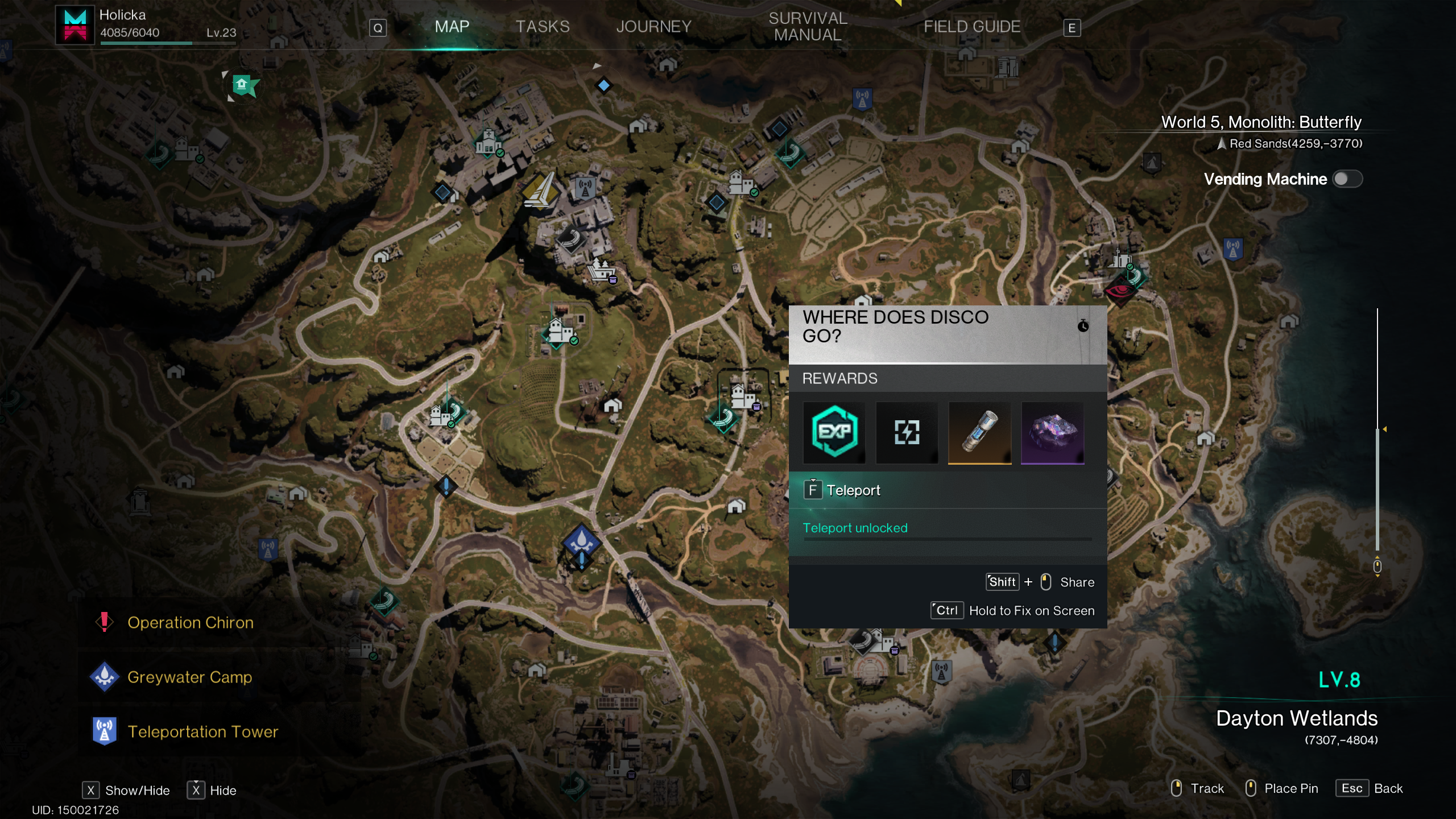Click the Greywater Camp map marker
The height and width of the screenshot is (819, 1456).
[x=581, y=540]
